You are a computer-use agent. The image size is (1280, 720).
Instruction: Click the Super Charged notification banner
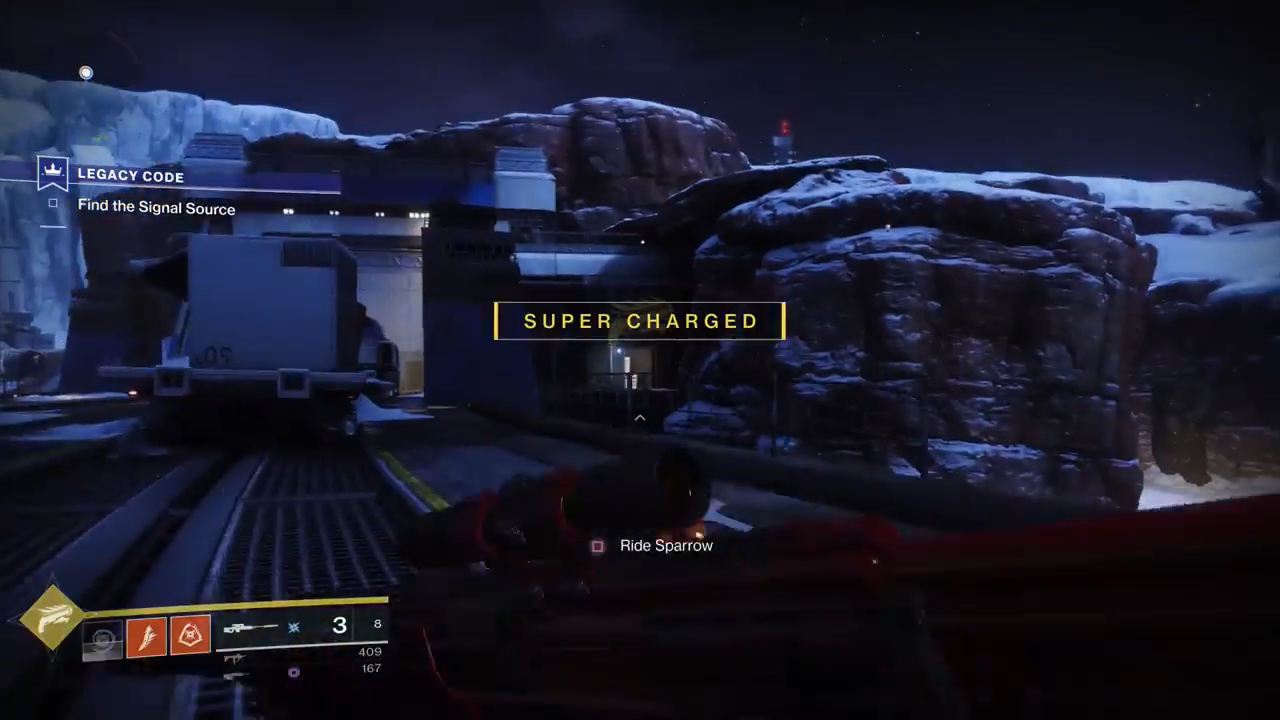(640, 321)
